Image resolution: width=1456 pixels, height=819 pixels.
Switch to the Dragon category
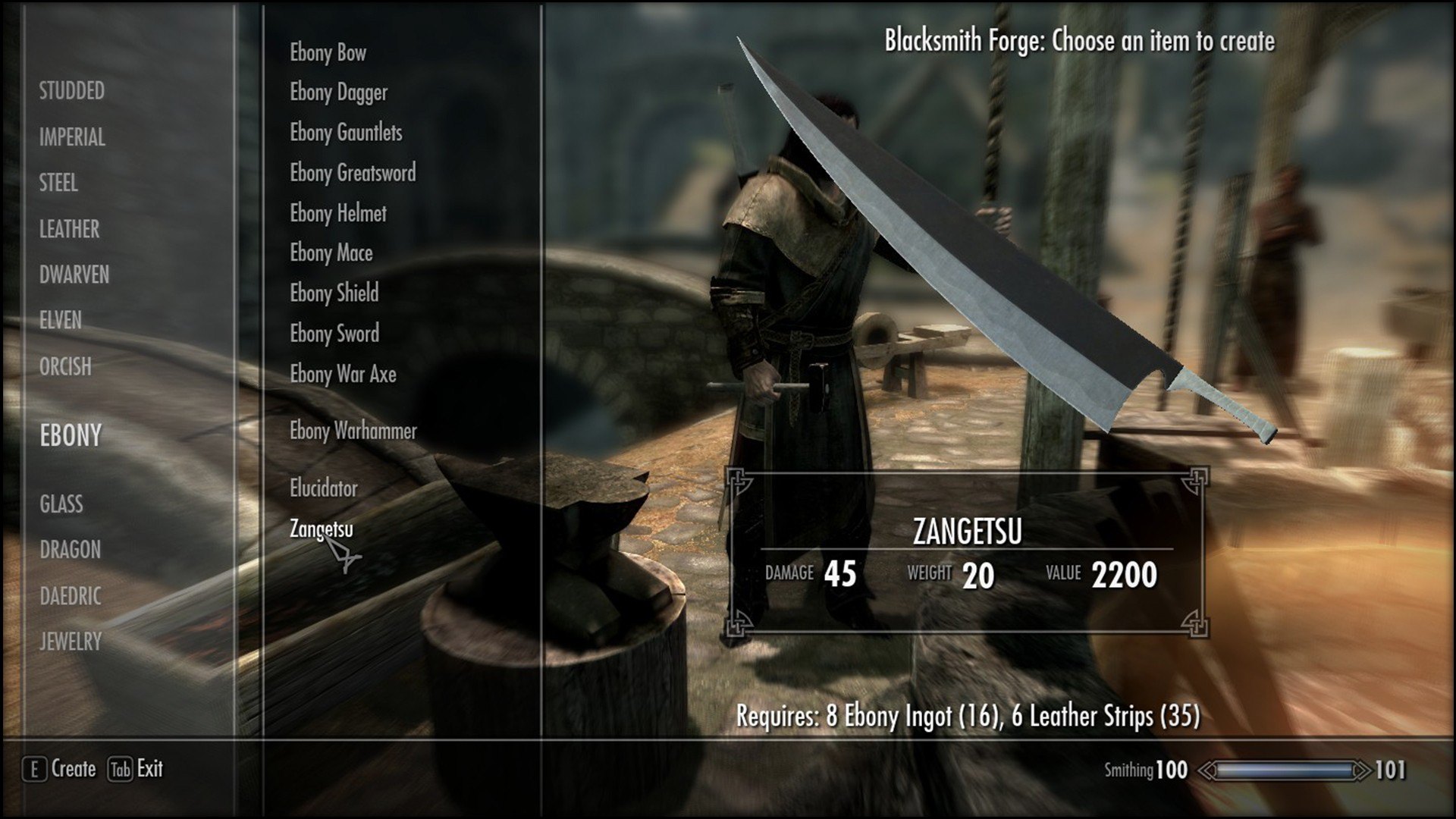(x=70, y=549)
